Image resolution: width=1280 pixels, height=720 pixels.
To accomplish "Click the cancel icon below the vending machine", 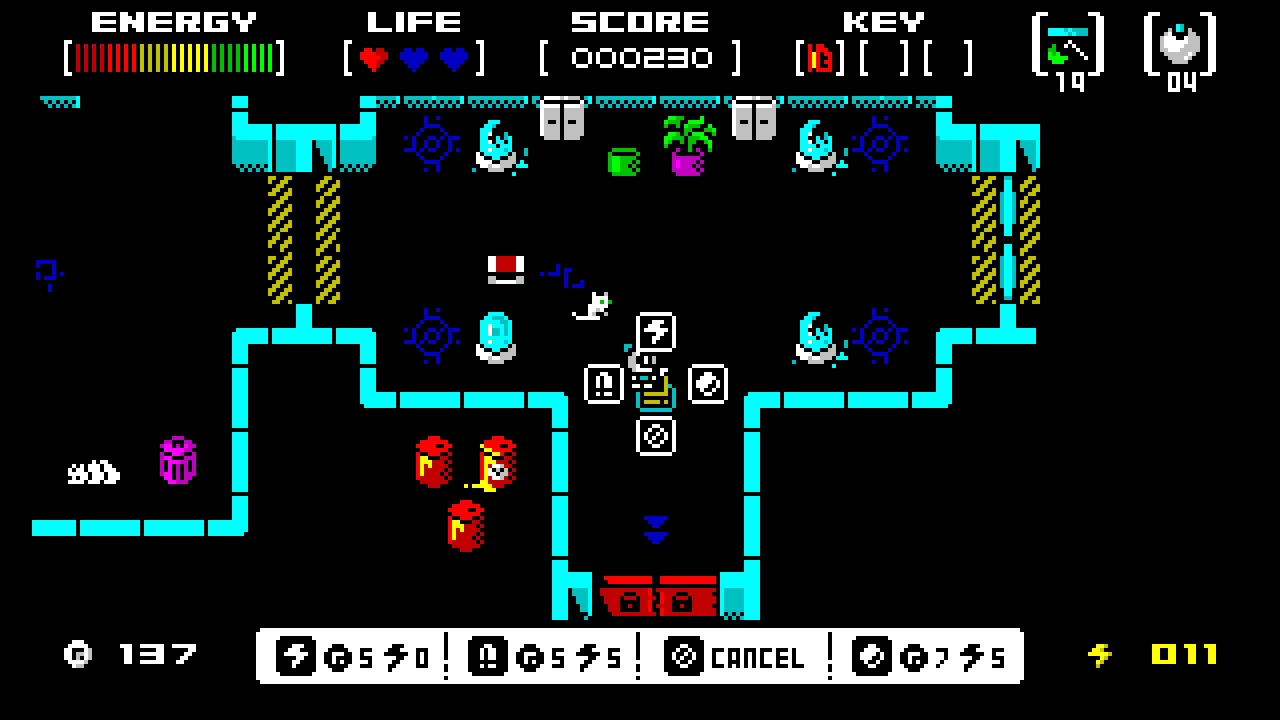I will point(655,434).
